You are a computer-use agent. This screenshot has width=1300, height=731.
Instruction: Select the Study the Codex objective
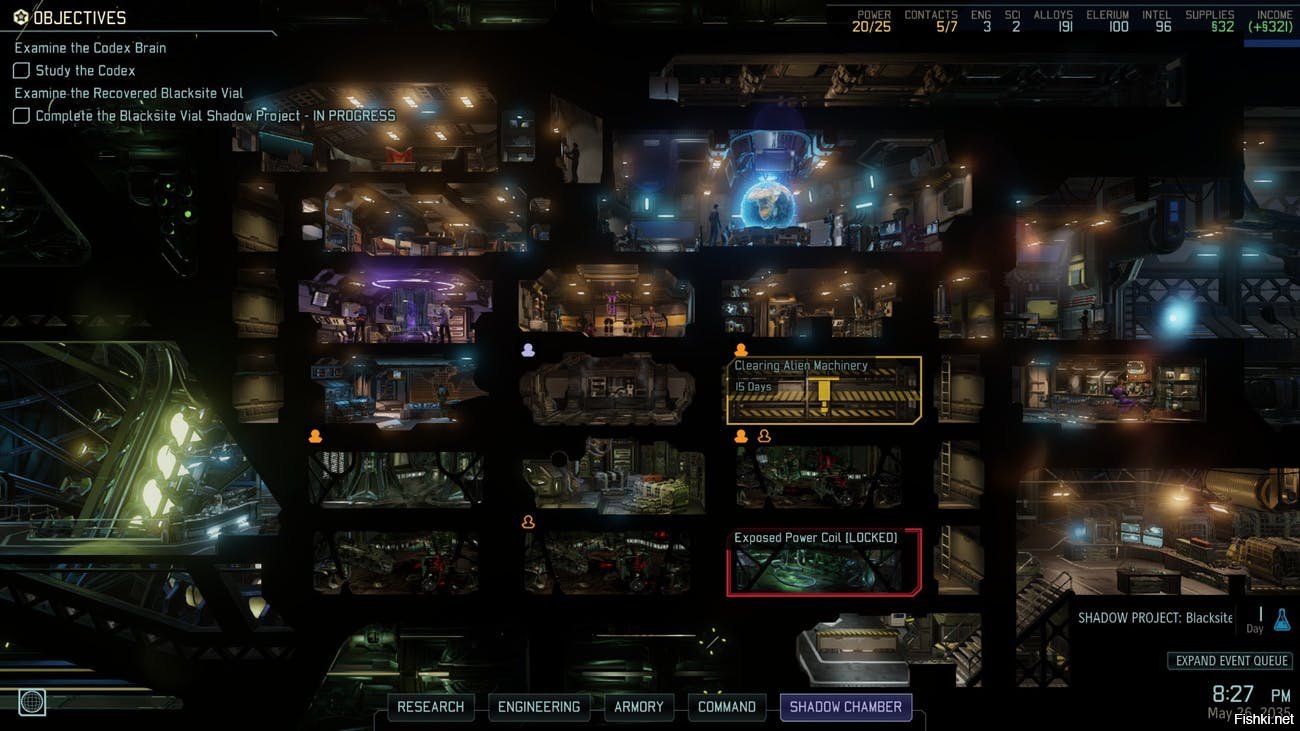click(x=85, y=71)
